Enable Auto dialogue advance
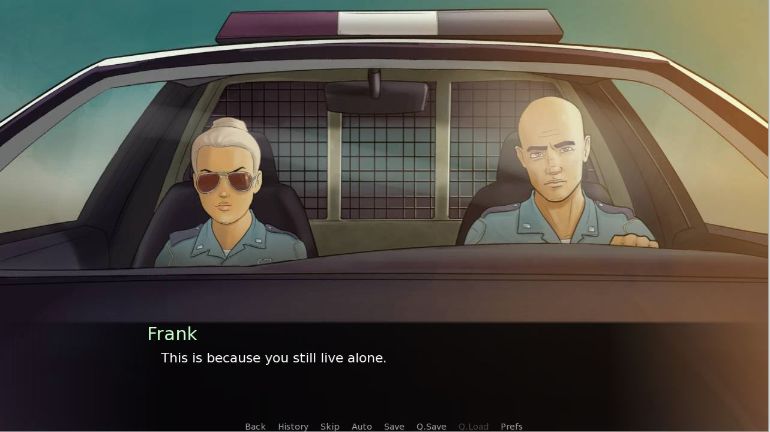 pyautogui.click(x=362, y=427)
